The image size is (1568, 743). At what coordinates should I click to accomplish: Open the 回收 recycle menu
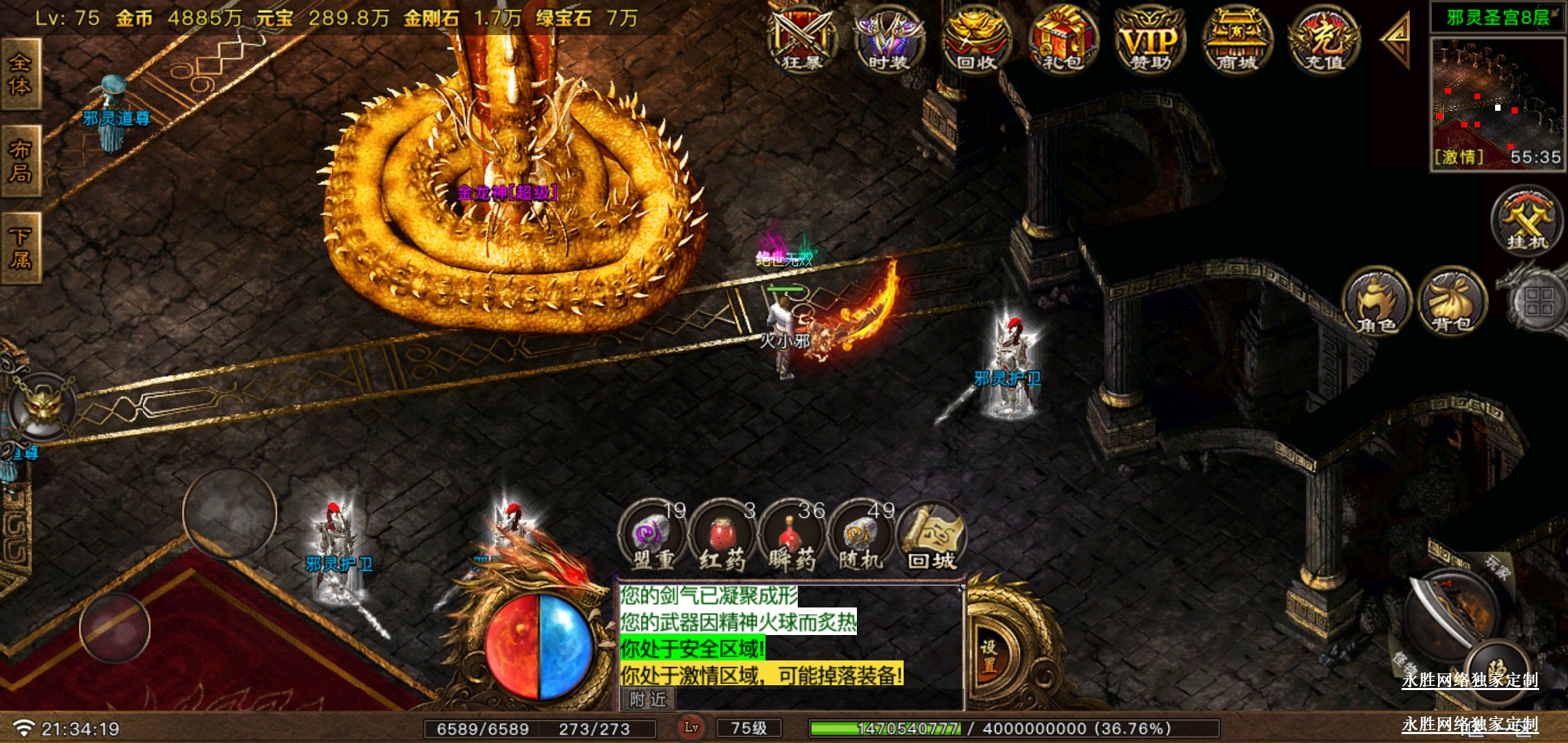point(977,40)
